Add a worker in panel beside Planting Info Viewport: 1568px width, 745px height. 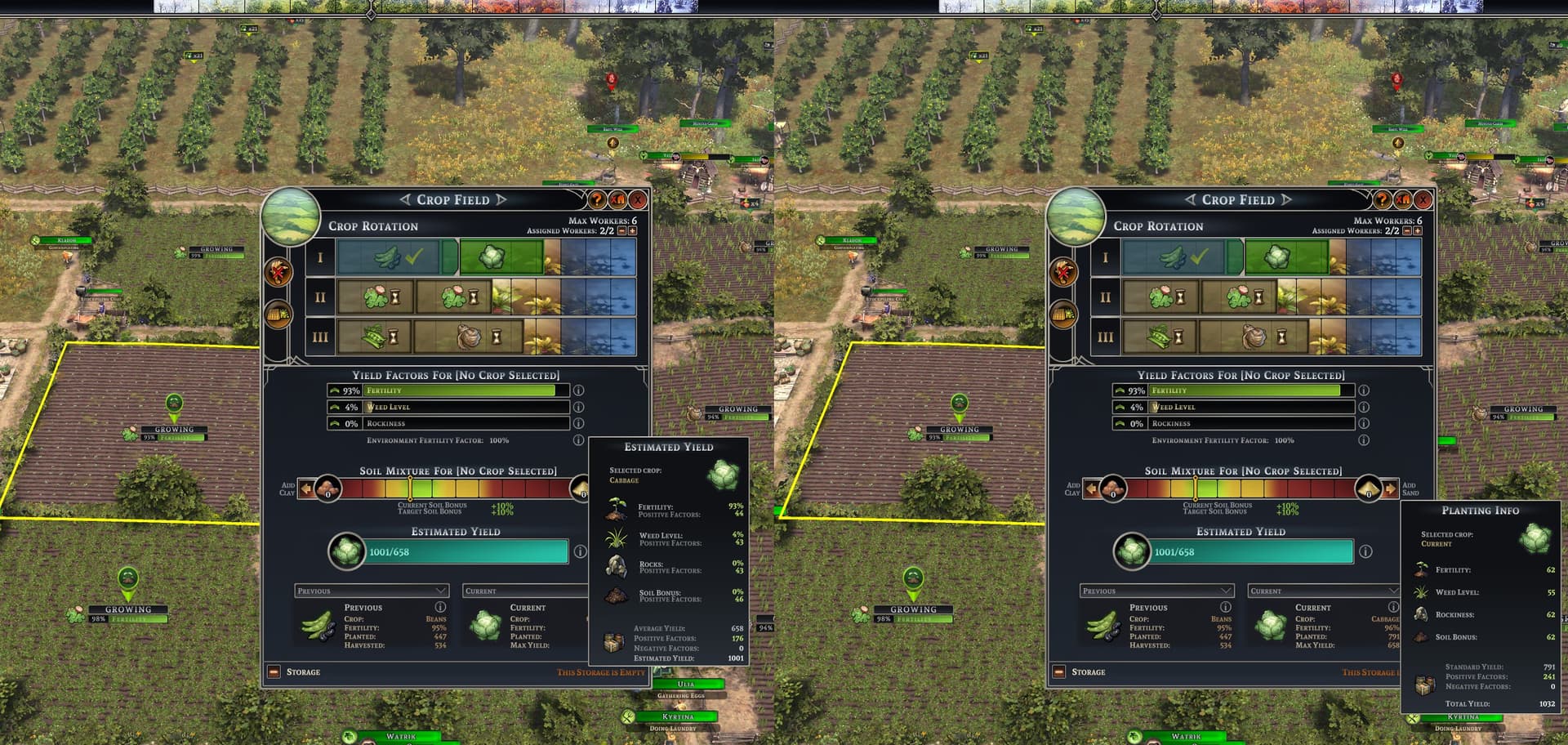(1417, 231)
